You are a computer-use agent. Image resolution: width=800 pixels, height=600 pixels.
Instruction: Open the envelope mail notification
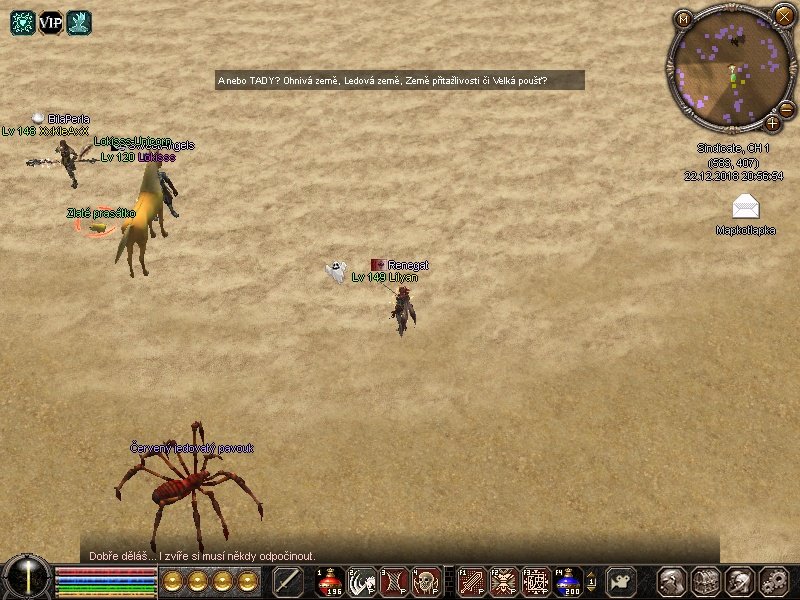point(745,207)
